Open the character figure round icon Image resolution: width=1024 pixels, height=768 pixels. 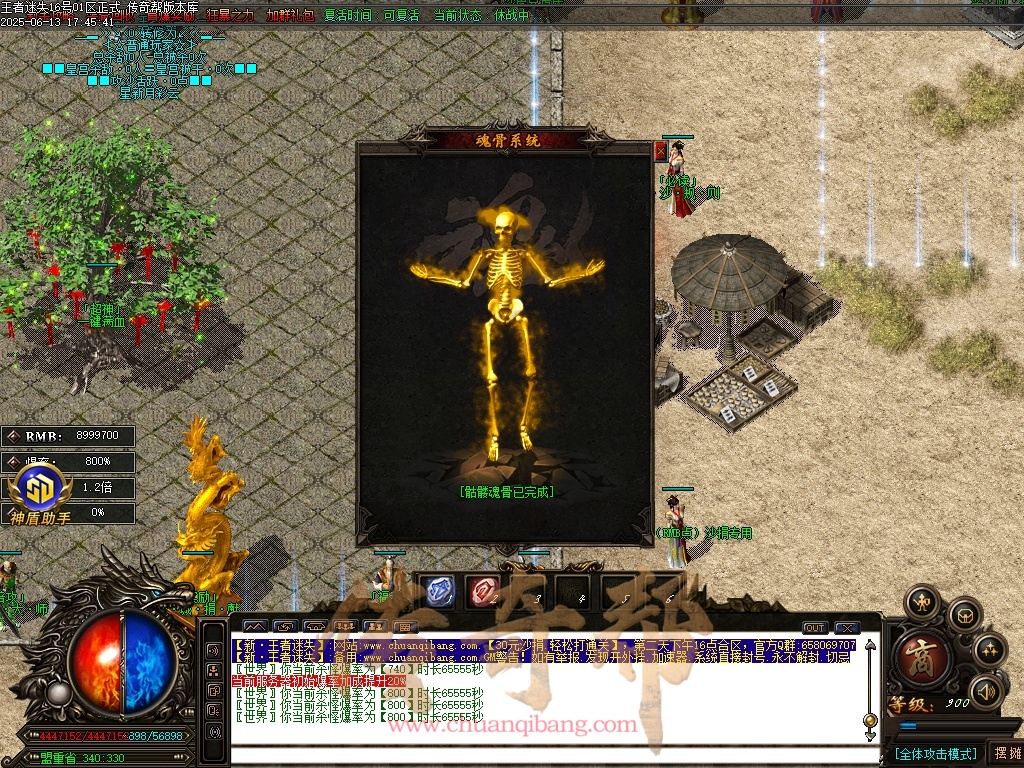pos(921,603)
